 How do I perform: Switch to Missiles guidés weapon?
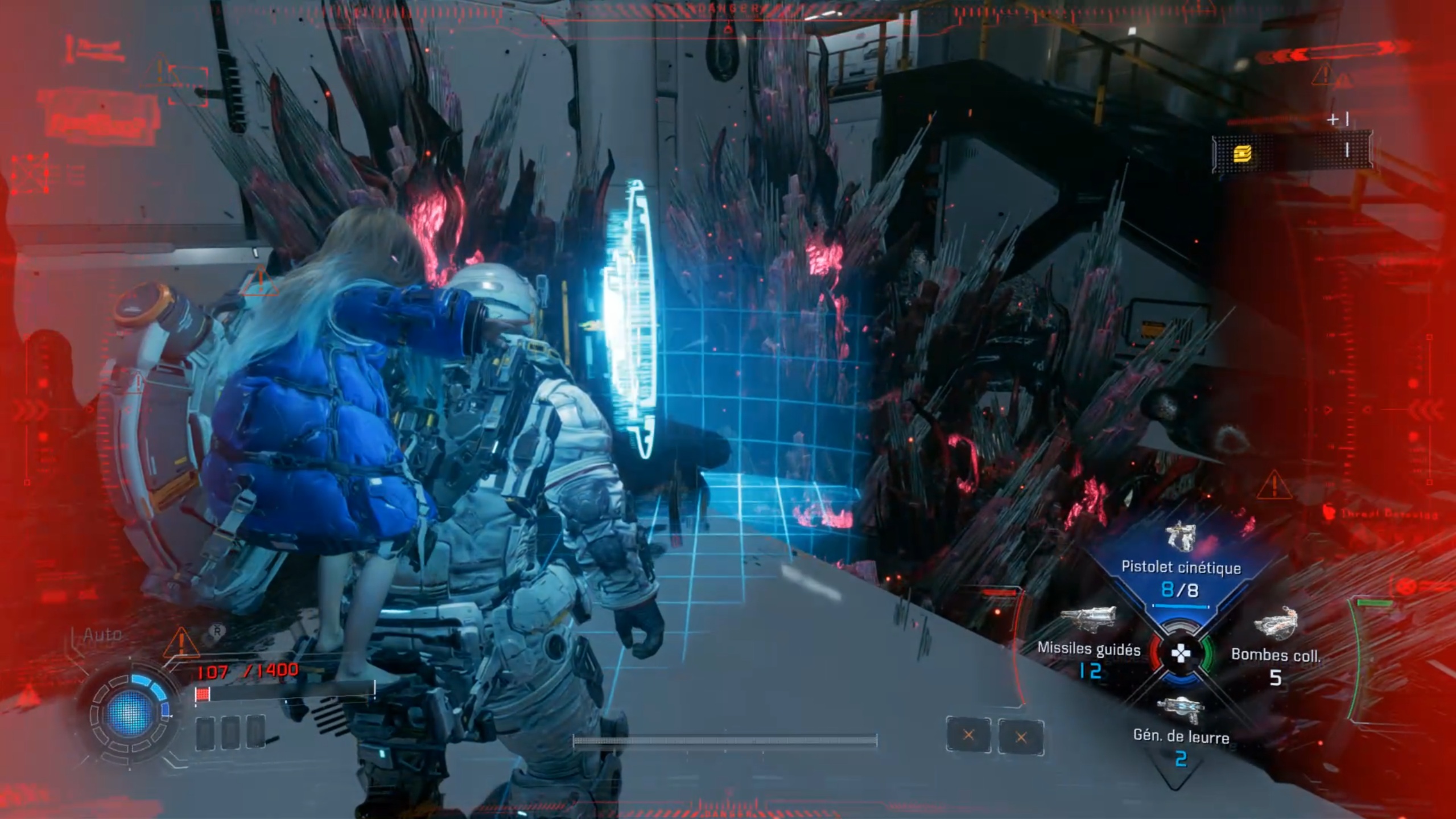tap(1088, 648)
